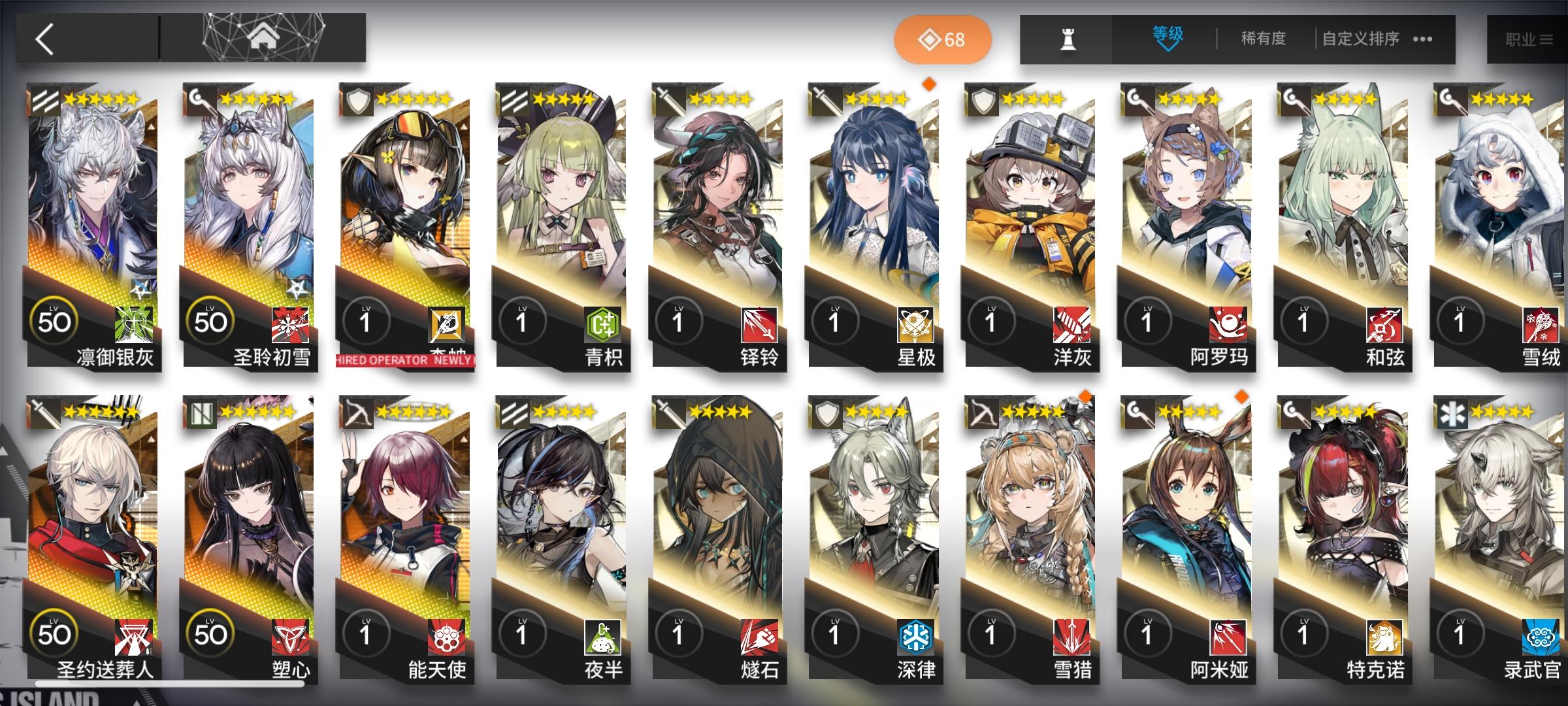Open the 职业 class filter menu
Screen dimensions: 1568x706
(x=1530, y=39)
